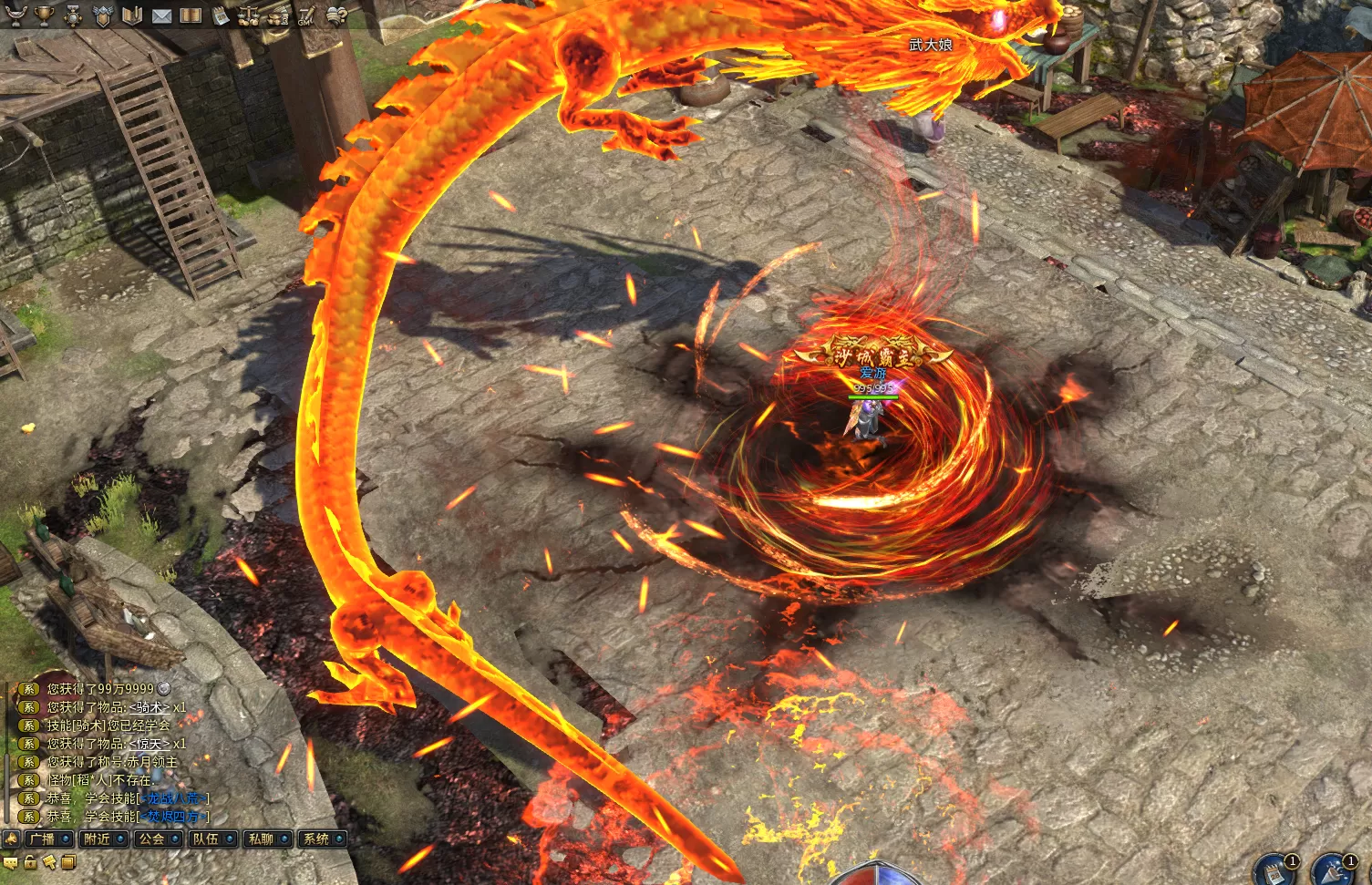Open the balance scales trade icon
Image resolution: width=1372 pixels, height=885 pixels.
[248, 15]
